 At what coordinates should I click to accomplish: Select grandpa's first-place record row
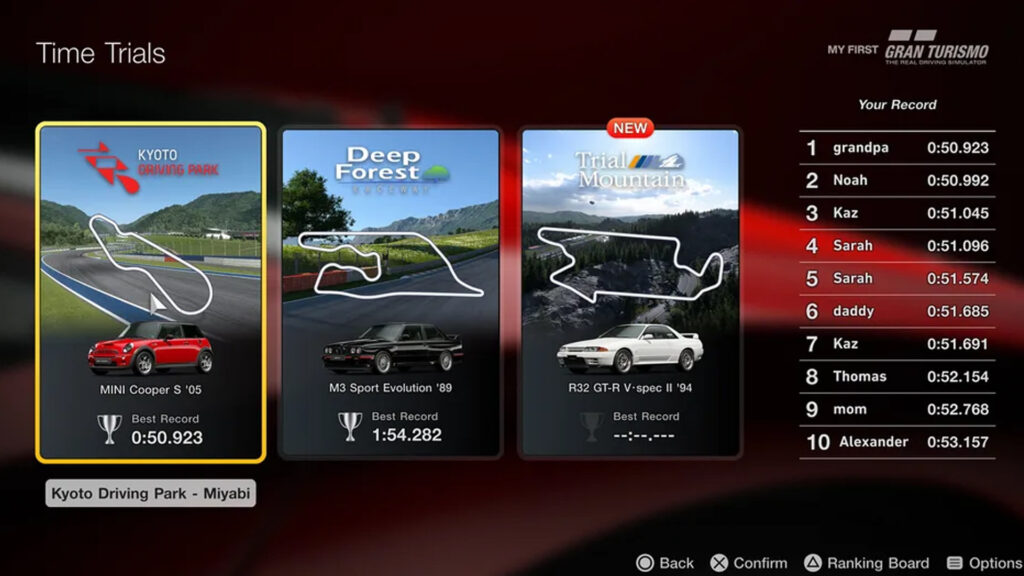(897, 148)
